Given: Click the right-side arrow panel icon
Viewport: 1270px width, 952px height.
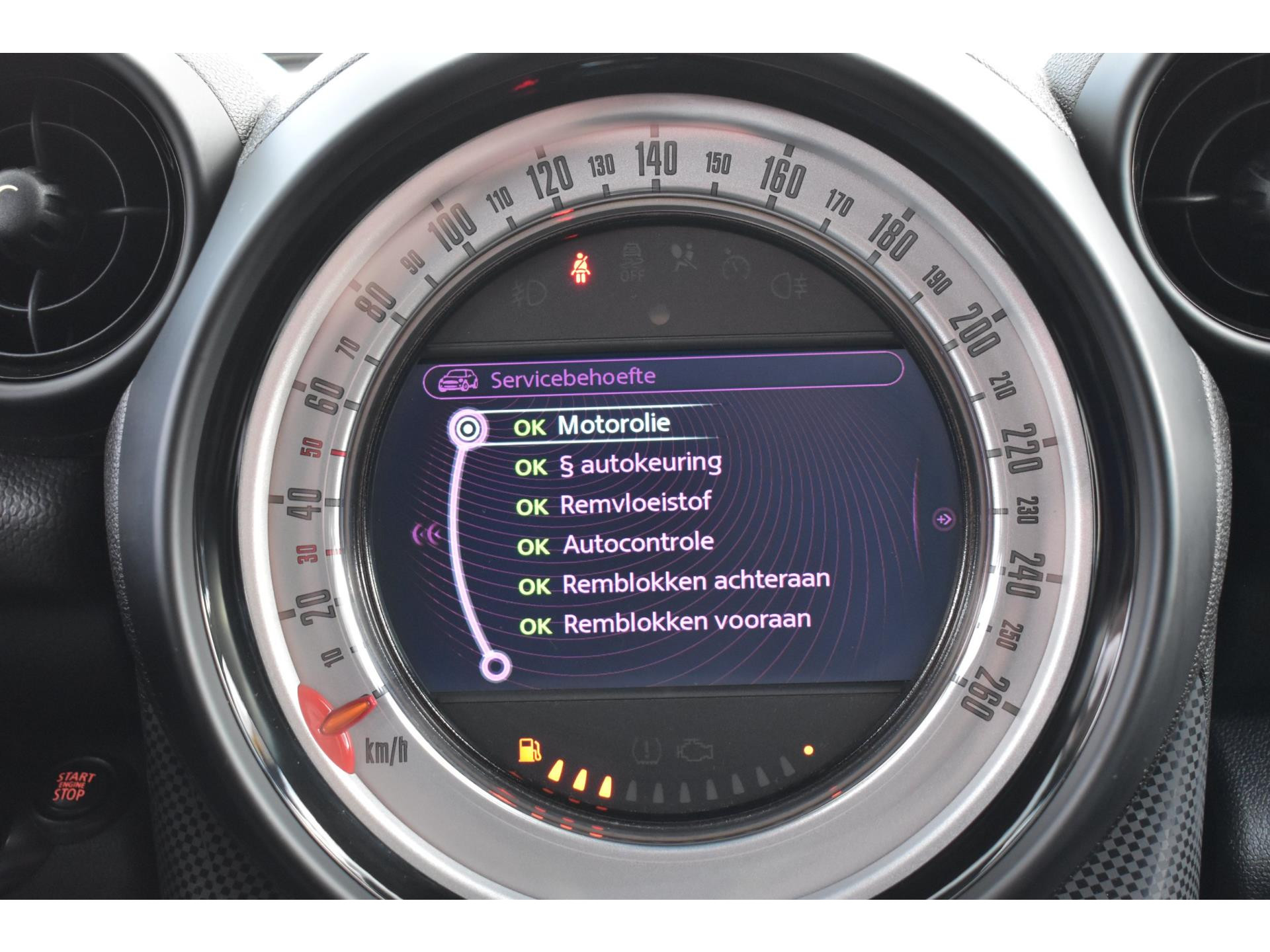Looking at the screenshot, I should pos(945,520).
